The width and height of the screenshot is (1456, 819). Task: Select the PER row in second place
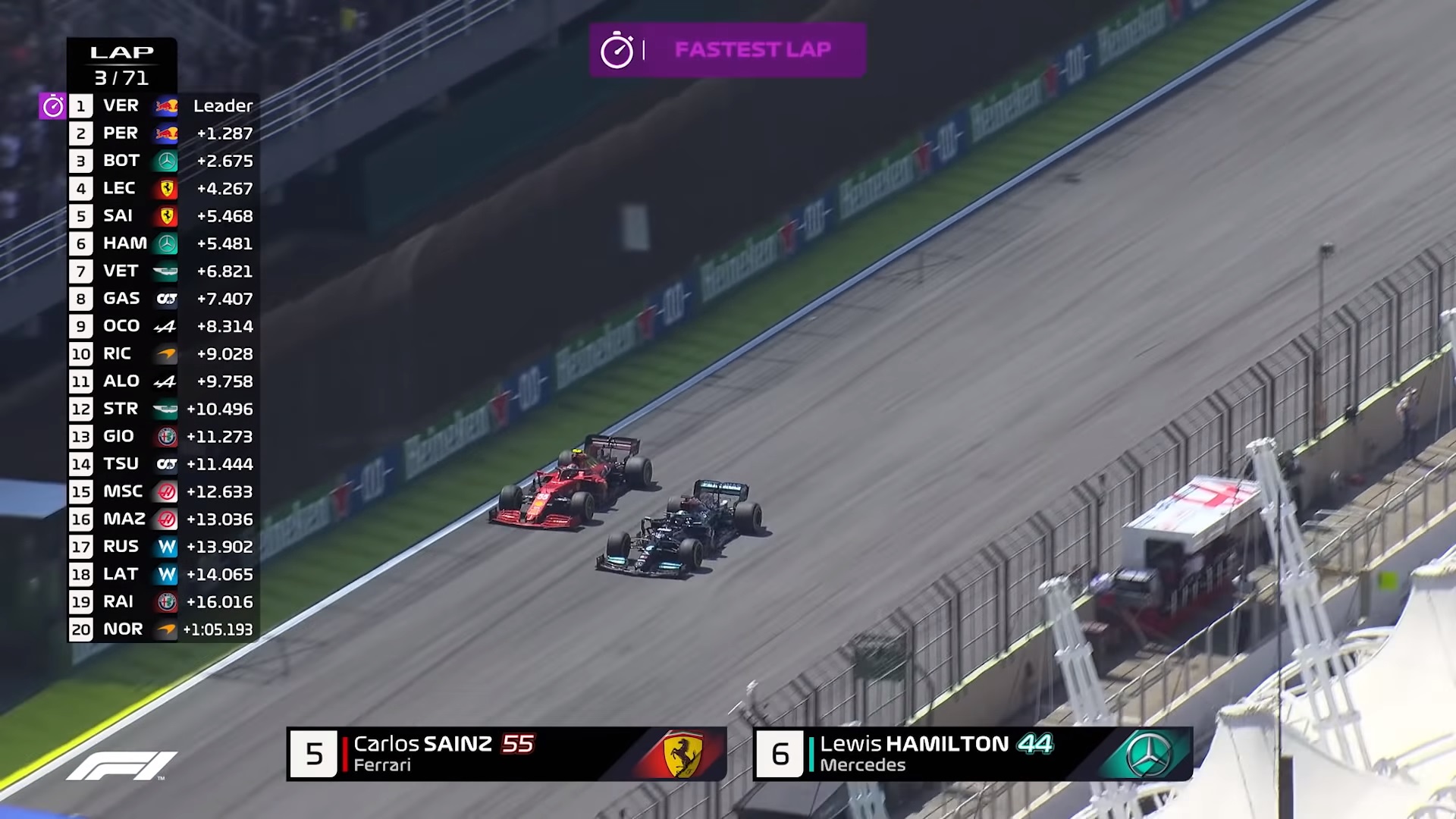point(163,133)
